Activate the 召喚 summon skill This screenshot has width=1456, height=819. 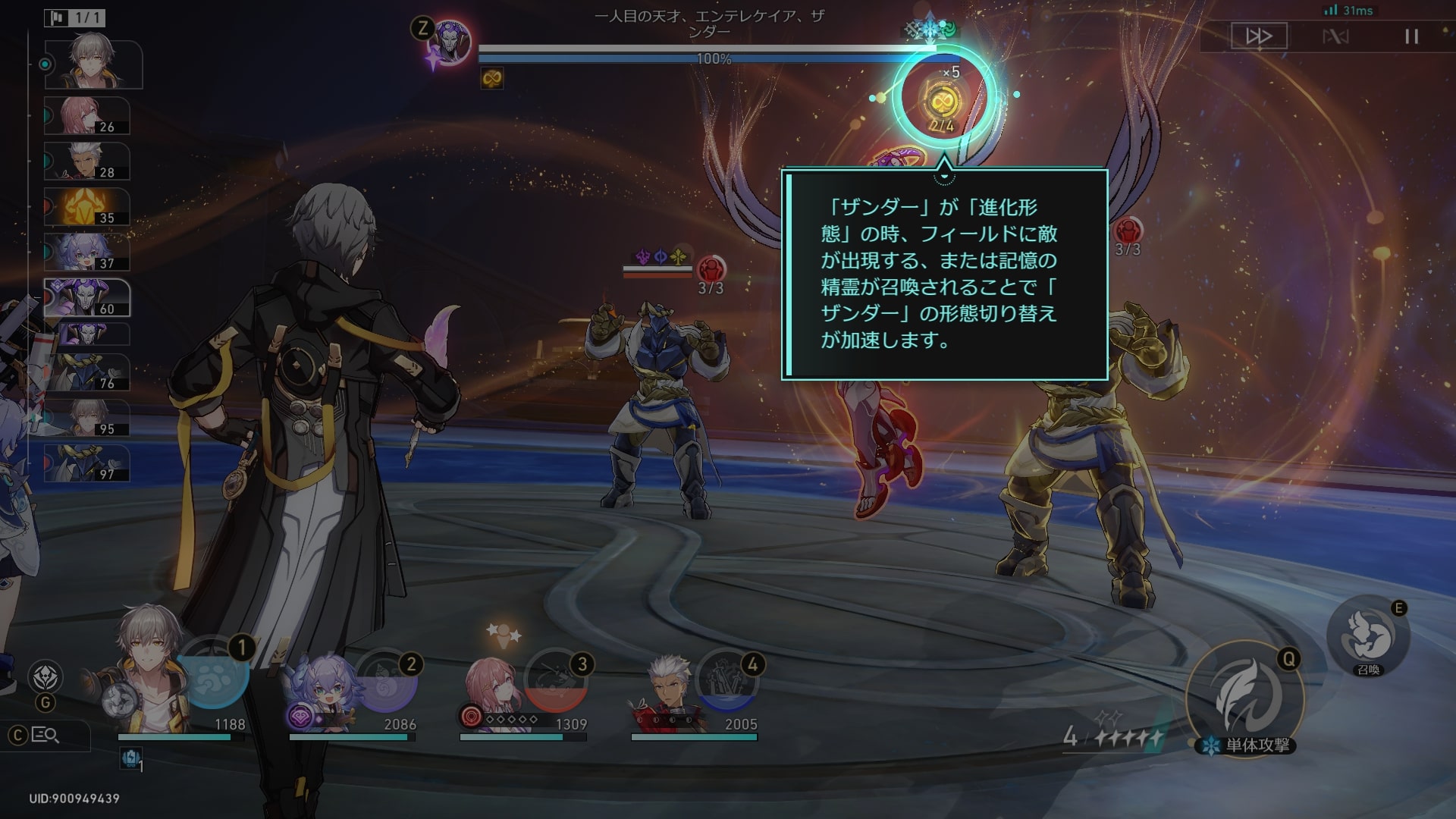coord(1368,637)
